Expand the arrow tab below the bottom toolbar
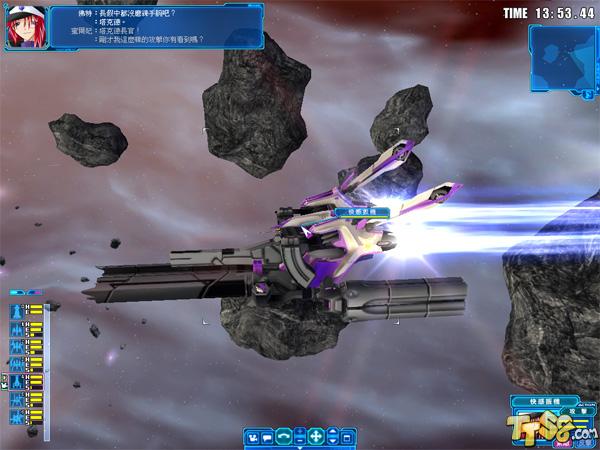600x450 pixels. tap(300, 446)
